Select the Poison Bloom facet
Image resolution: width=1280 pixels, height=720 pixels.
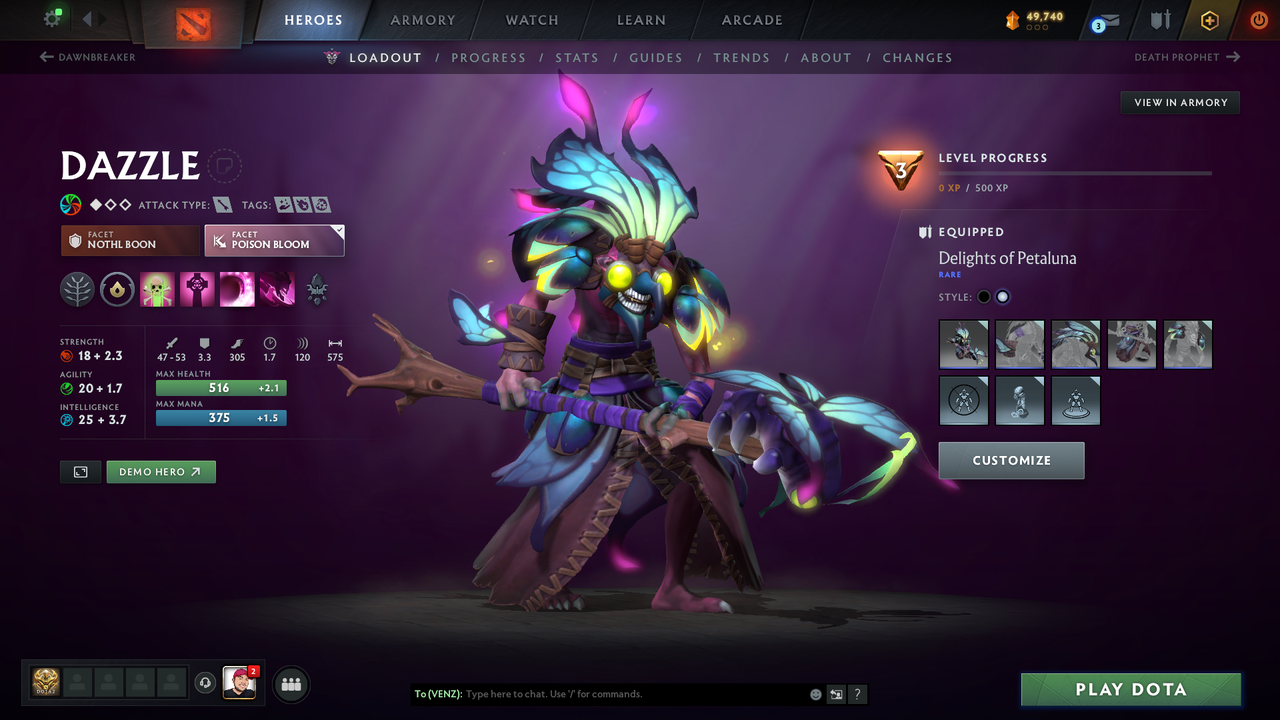(273, 240)
